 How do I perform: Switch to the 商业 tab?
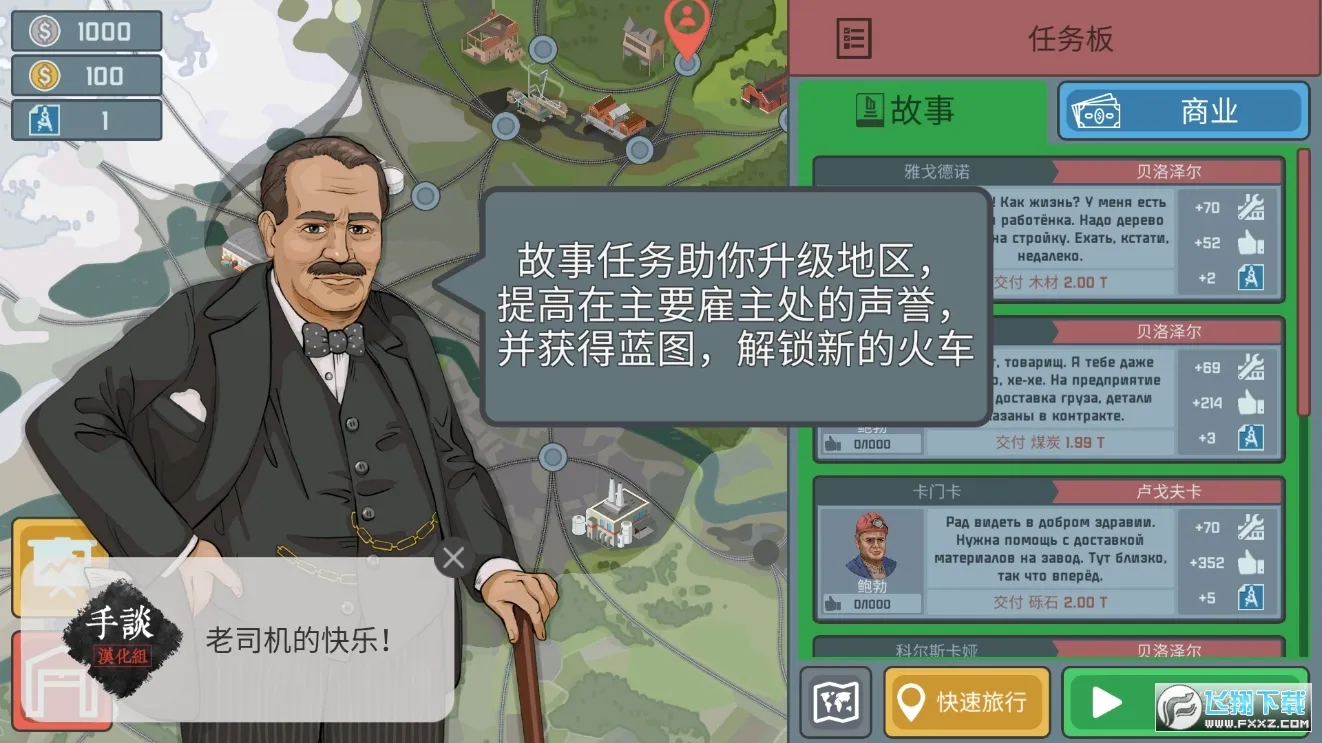[x=1183, y=111]
